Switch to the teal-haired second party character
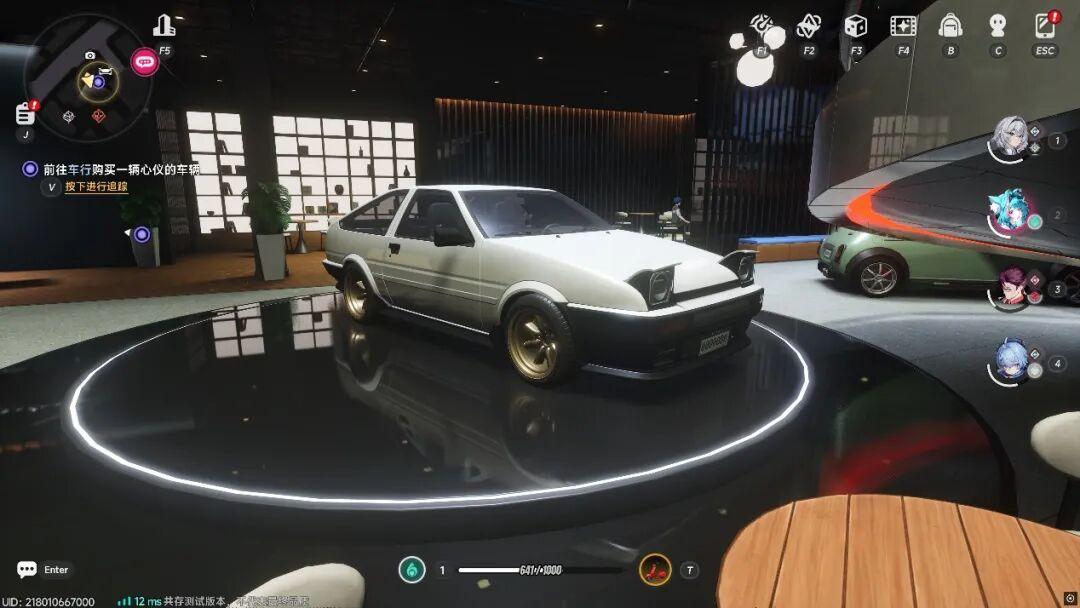Viewport: 1080px width, 608px height. click(1009, 213)
